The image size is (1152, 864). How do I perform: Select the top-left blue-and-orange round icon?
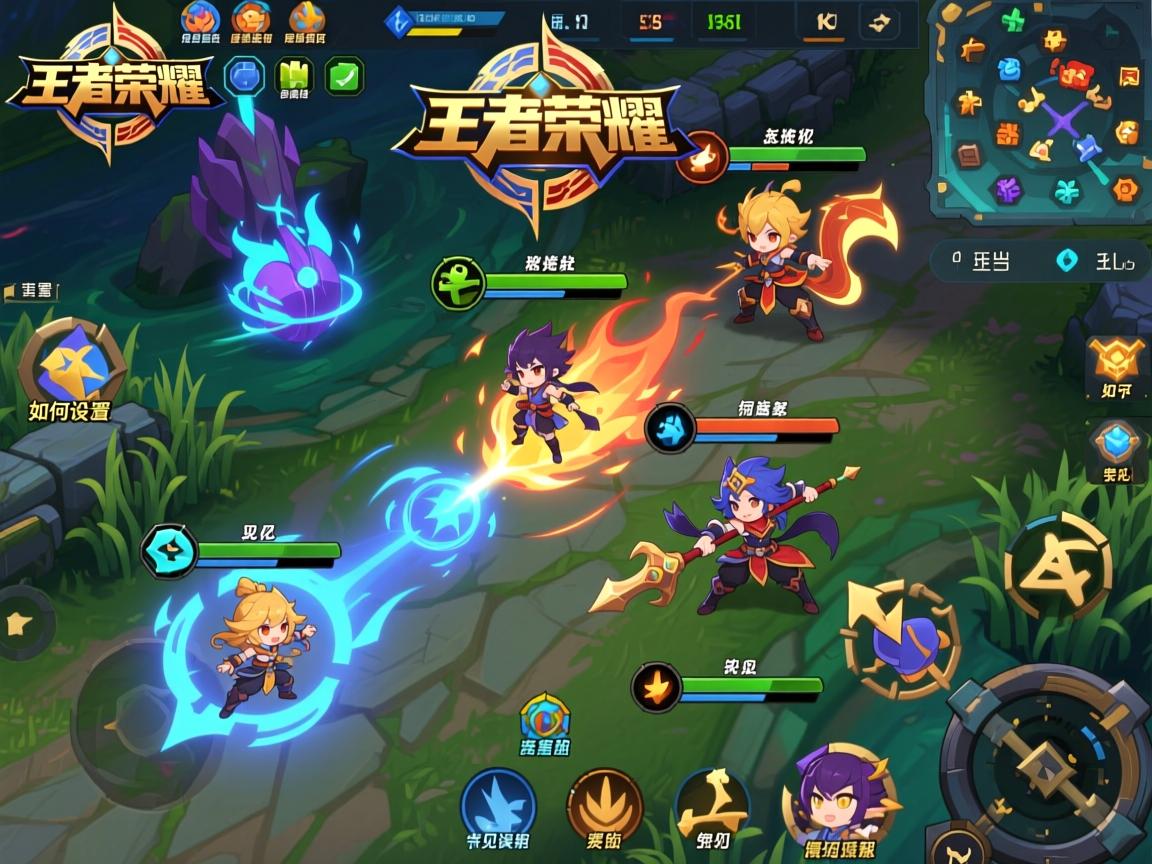tap(200, 20)
